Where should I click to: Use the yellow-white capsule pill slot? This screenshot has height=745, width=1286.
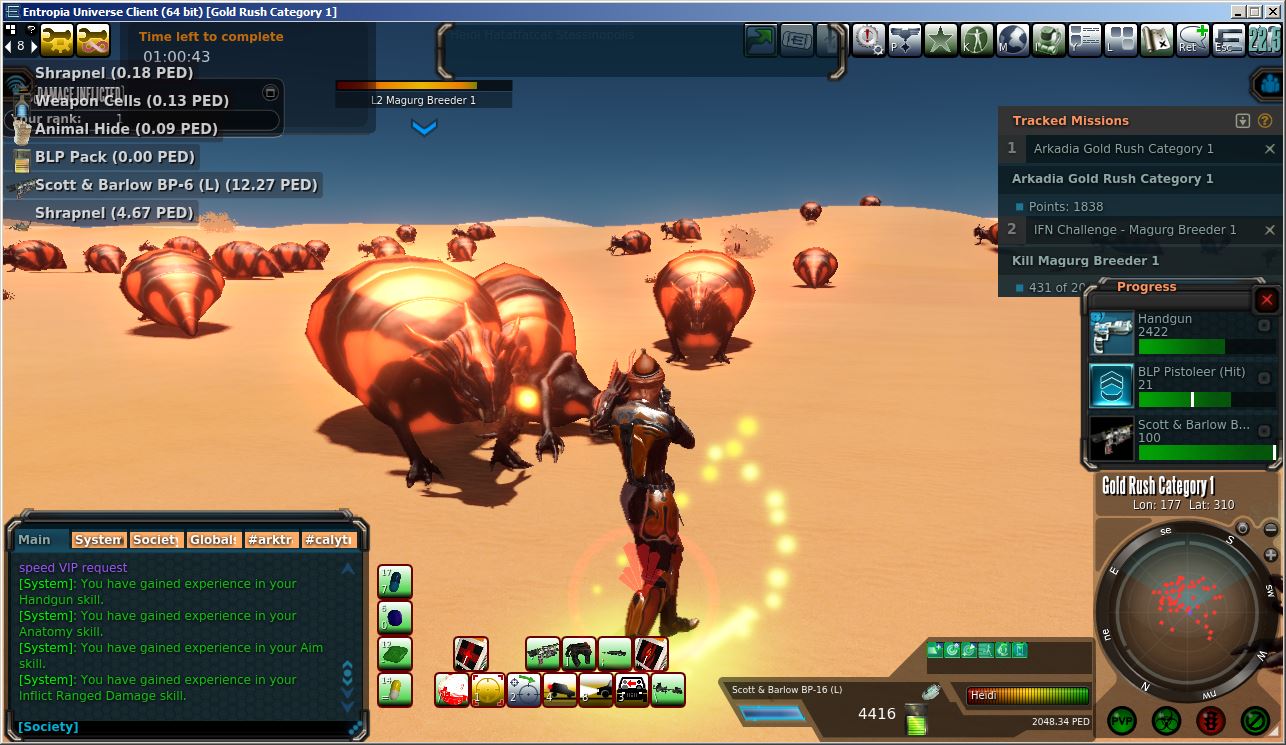tap(395, 689)
